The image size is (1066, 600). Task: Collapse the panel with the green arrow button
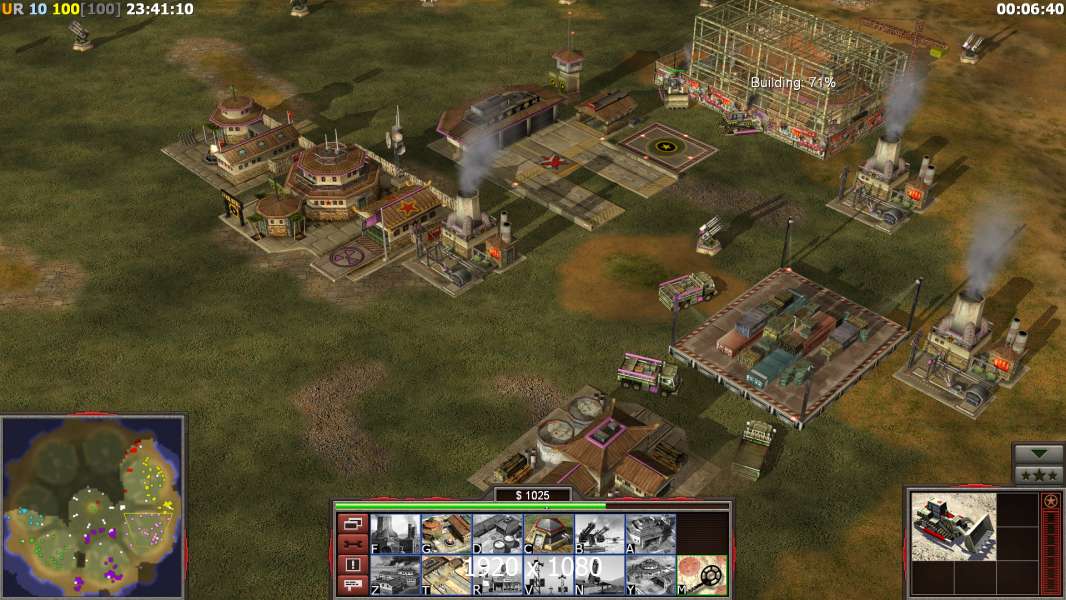(x=1038, y=454)
